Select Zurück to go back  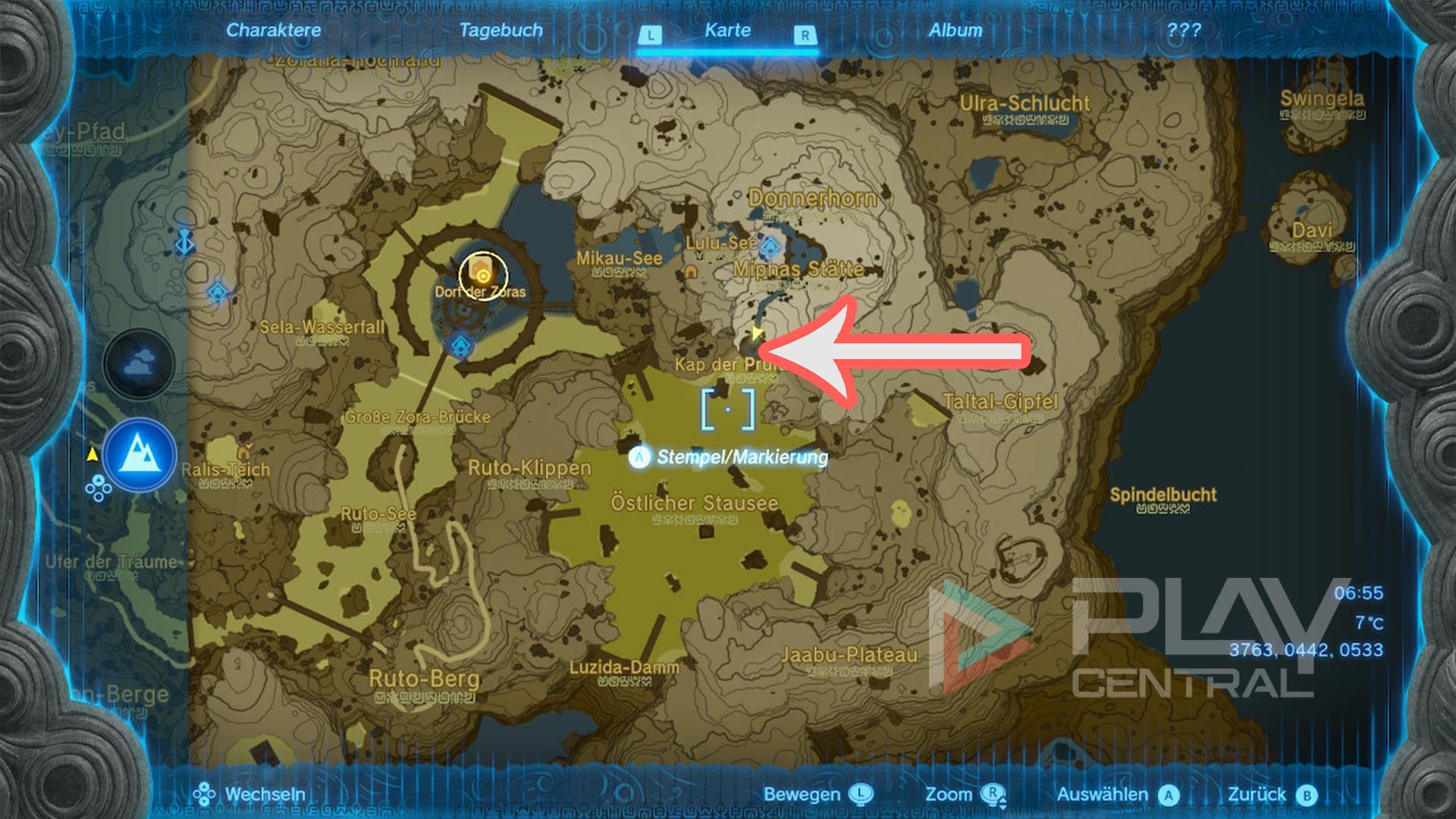tap(1268, 795)
